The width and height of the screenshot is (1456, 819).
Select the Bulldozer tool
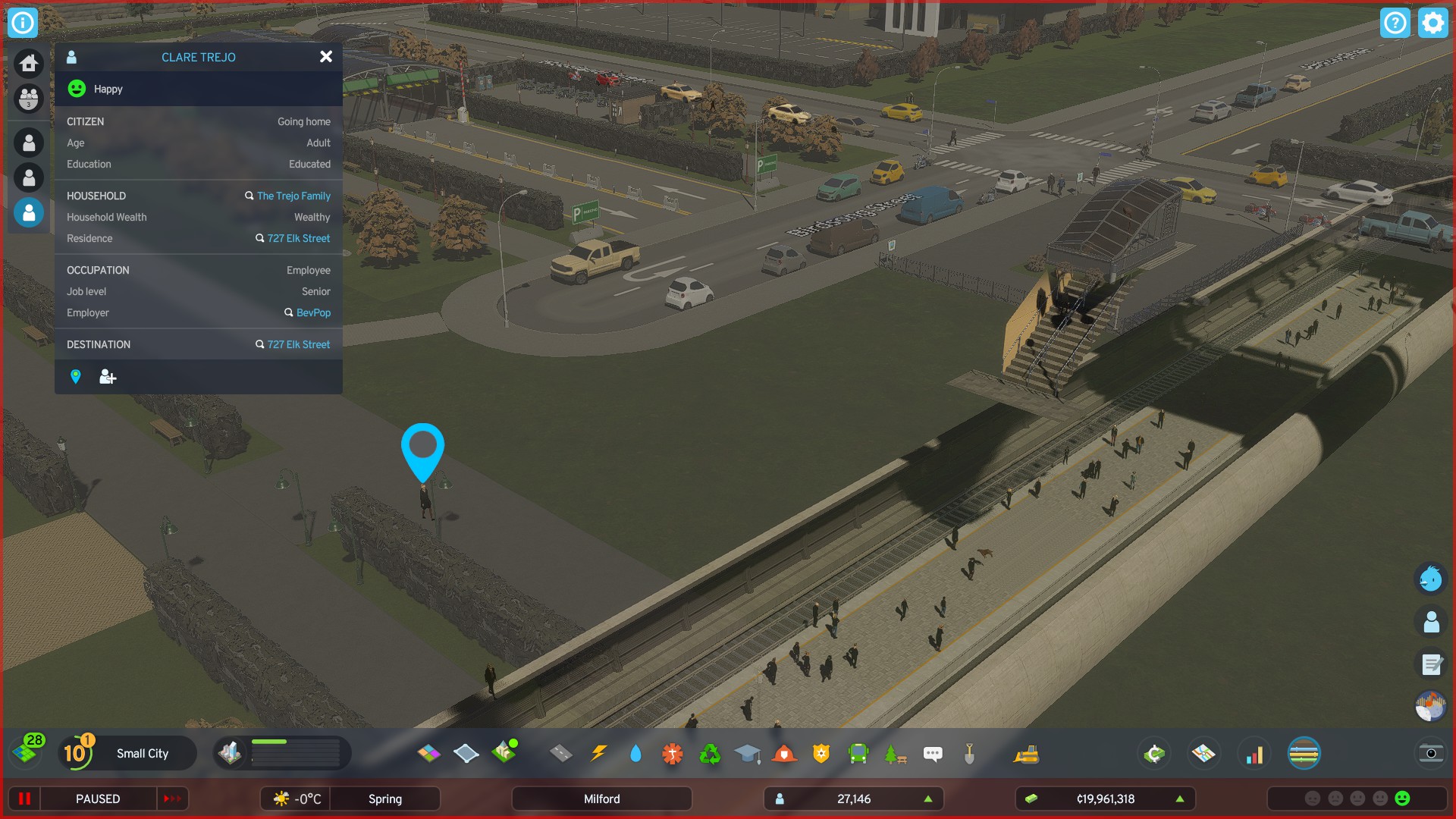pyautogui.click(x=1028, y=753)
